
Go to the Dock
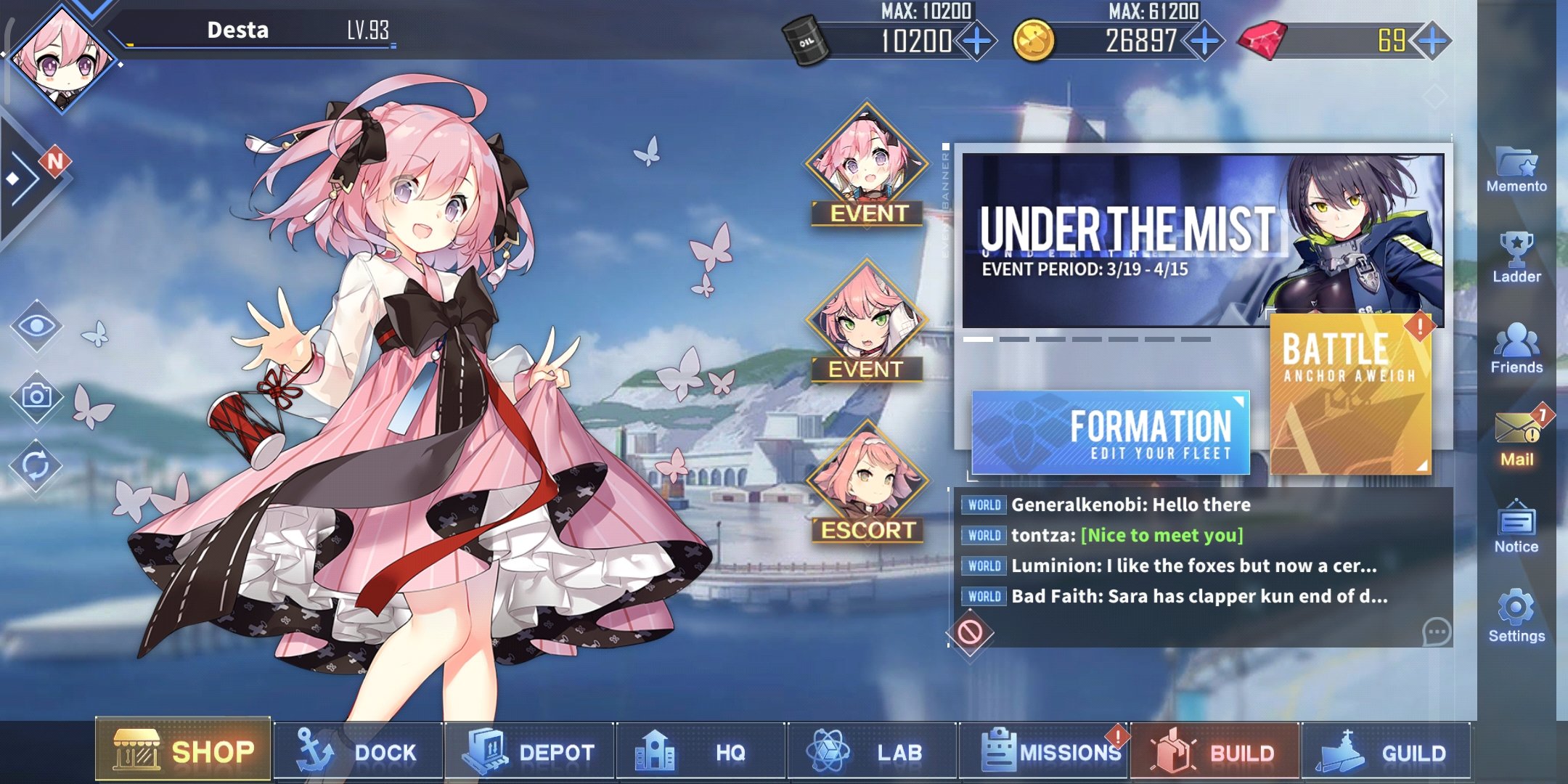pyautogui.click(x=358, y=752)
